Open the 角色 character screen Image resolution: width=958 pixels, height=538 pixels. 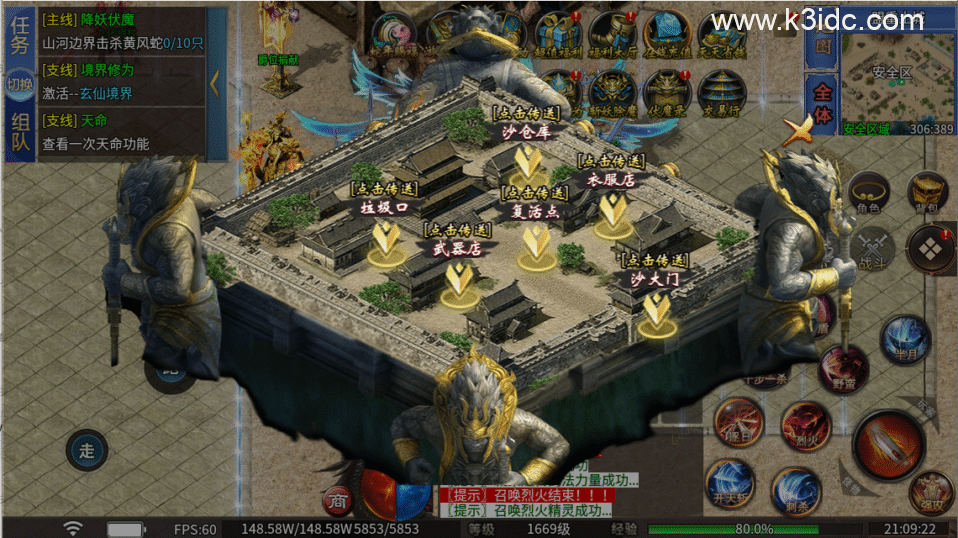866,192
